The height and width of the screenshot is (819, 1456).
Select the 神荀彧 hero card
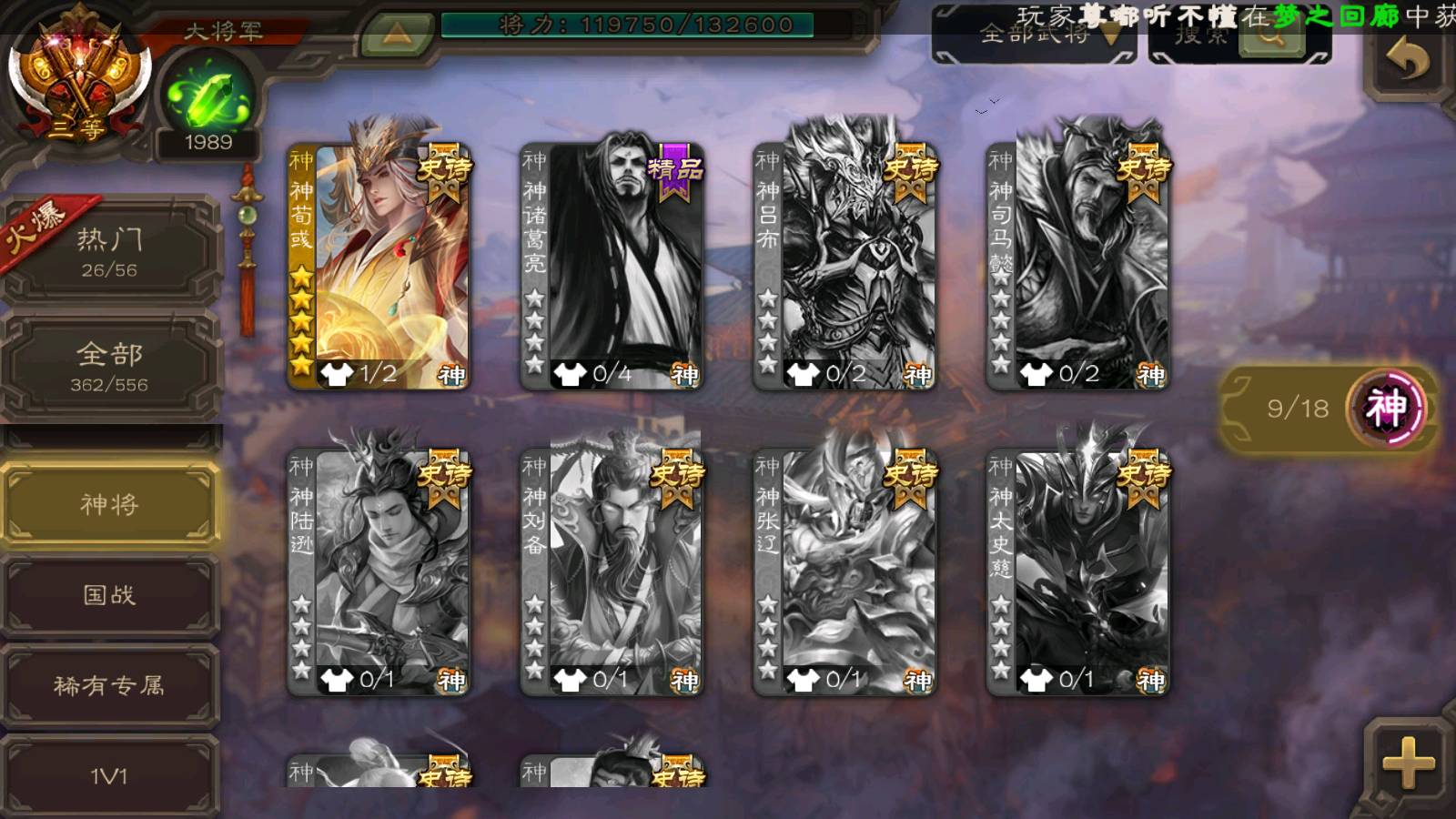(x=379, y=267)
